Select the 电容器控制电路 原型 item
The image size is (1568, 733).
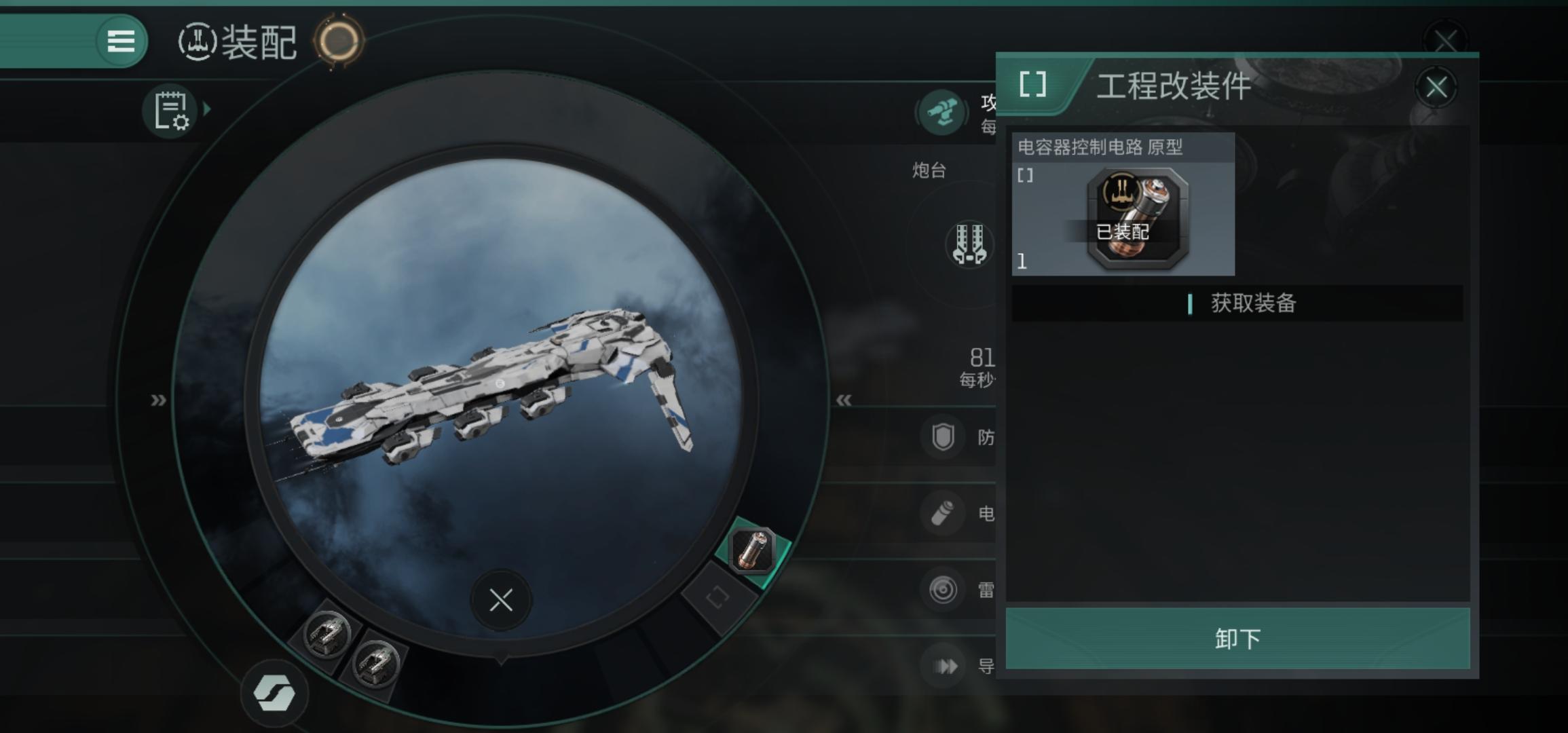1123,205
